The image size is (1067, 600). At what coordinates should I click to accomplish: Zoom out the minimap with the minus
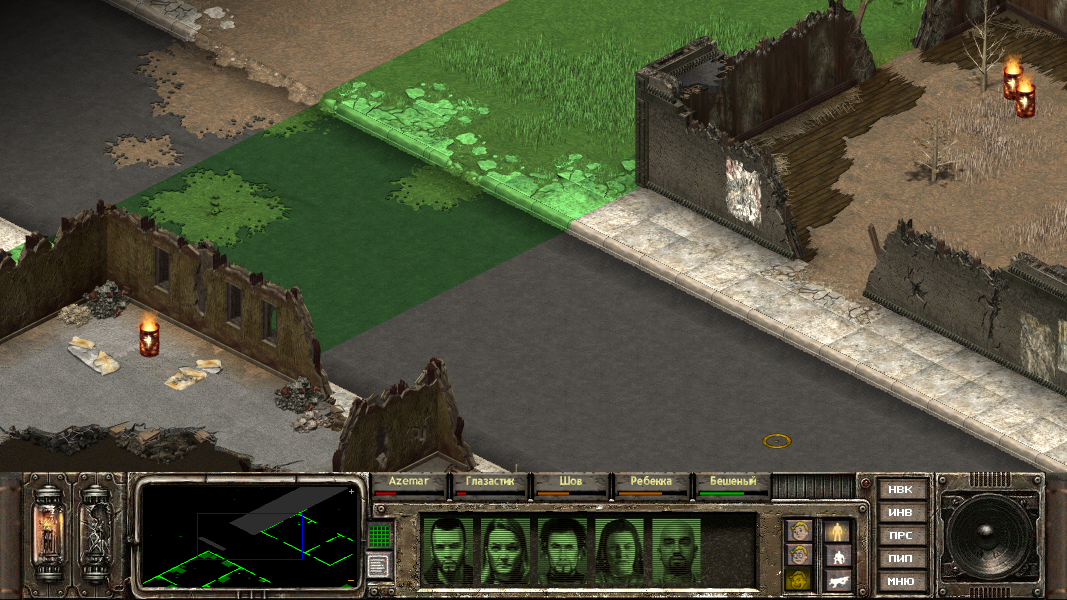click(x=351, y=580)
